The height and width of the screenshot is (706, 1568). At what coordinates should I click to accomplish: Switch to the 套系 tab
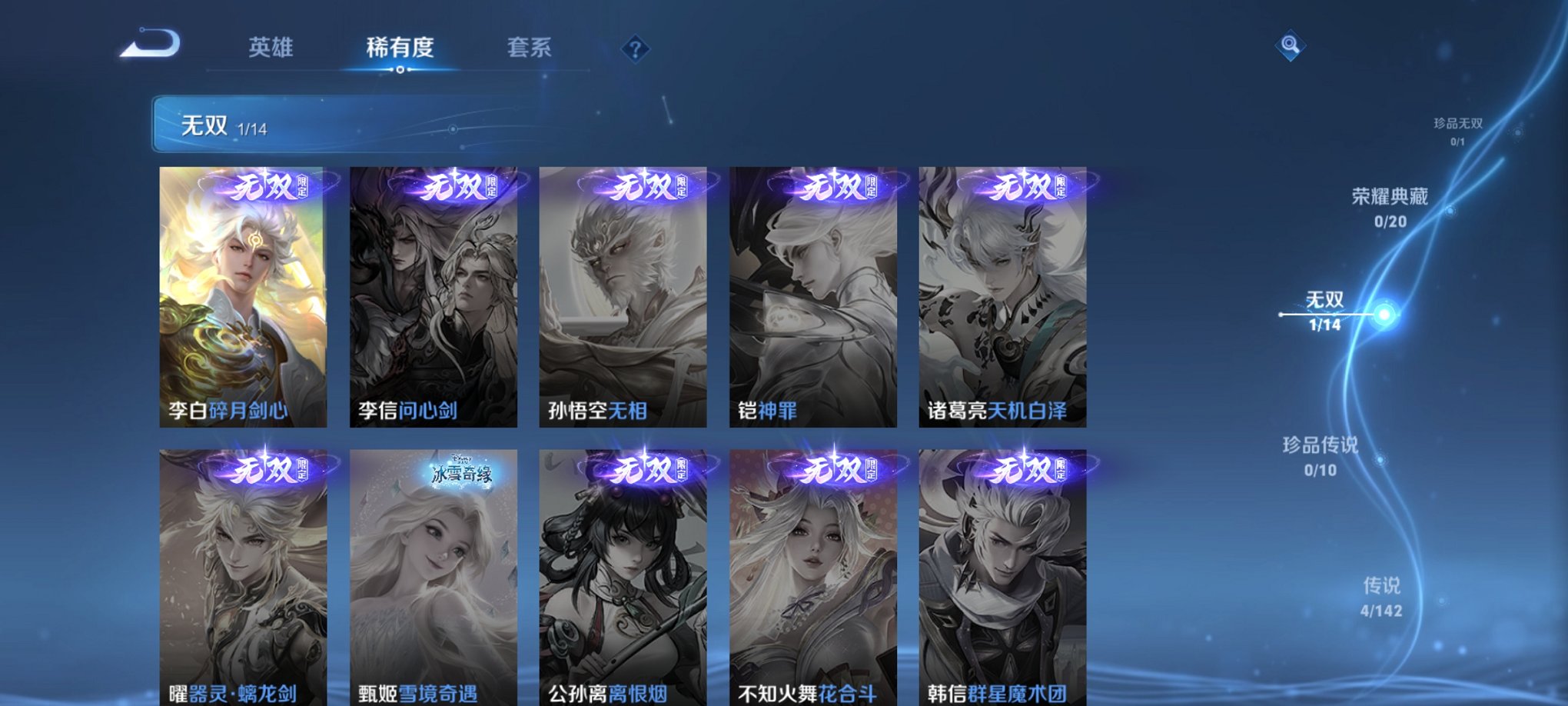coord(530,48)
